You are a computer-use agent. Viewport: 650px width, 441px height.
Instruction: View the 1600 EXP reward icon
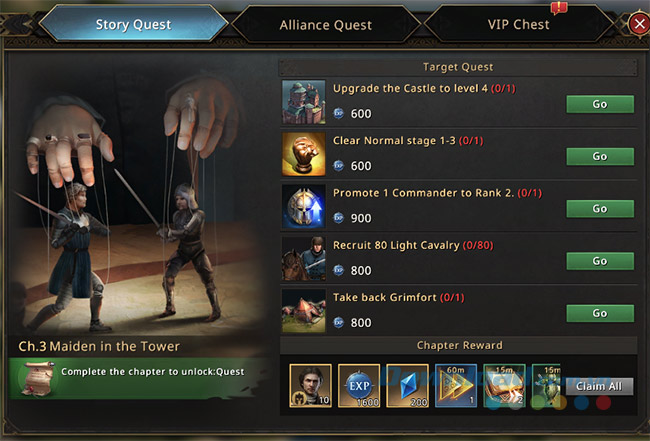tap(359, 385)
